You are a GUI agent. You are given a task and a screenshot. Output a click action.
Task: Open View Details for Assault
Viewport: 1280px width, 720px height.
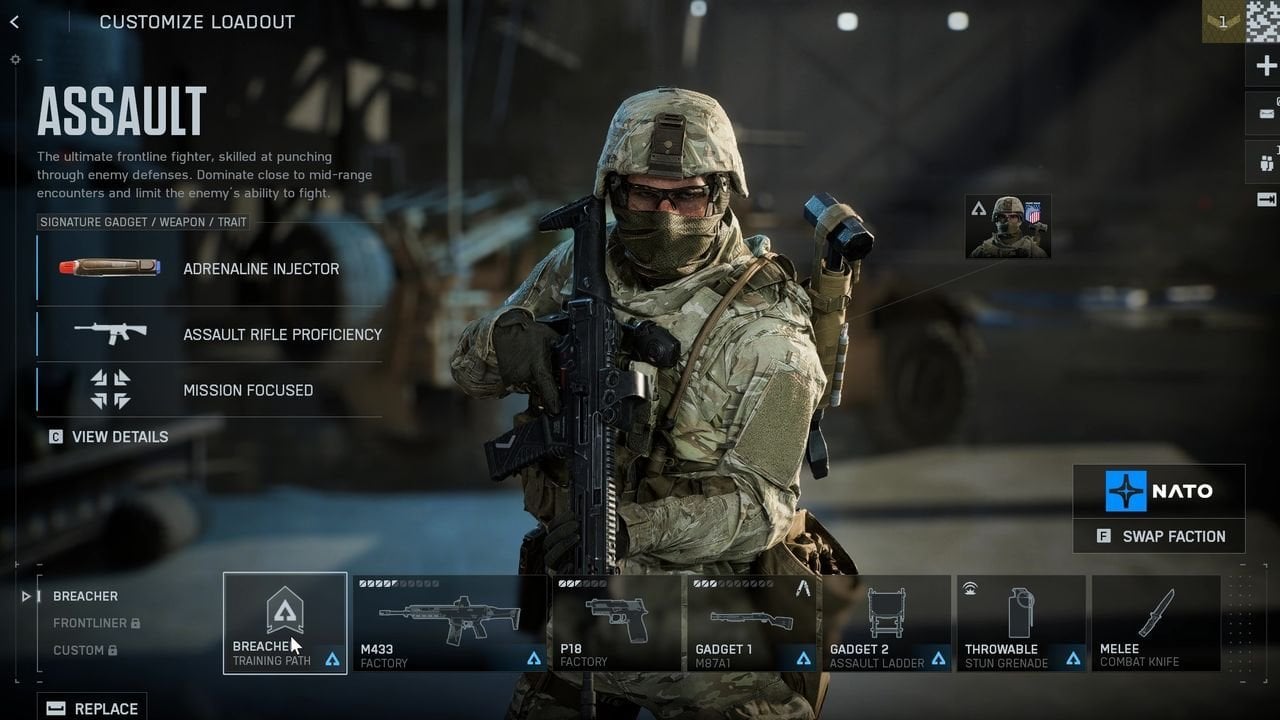tap(109, 437)
